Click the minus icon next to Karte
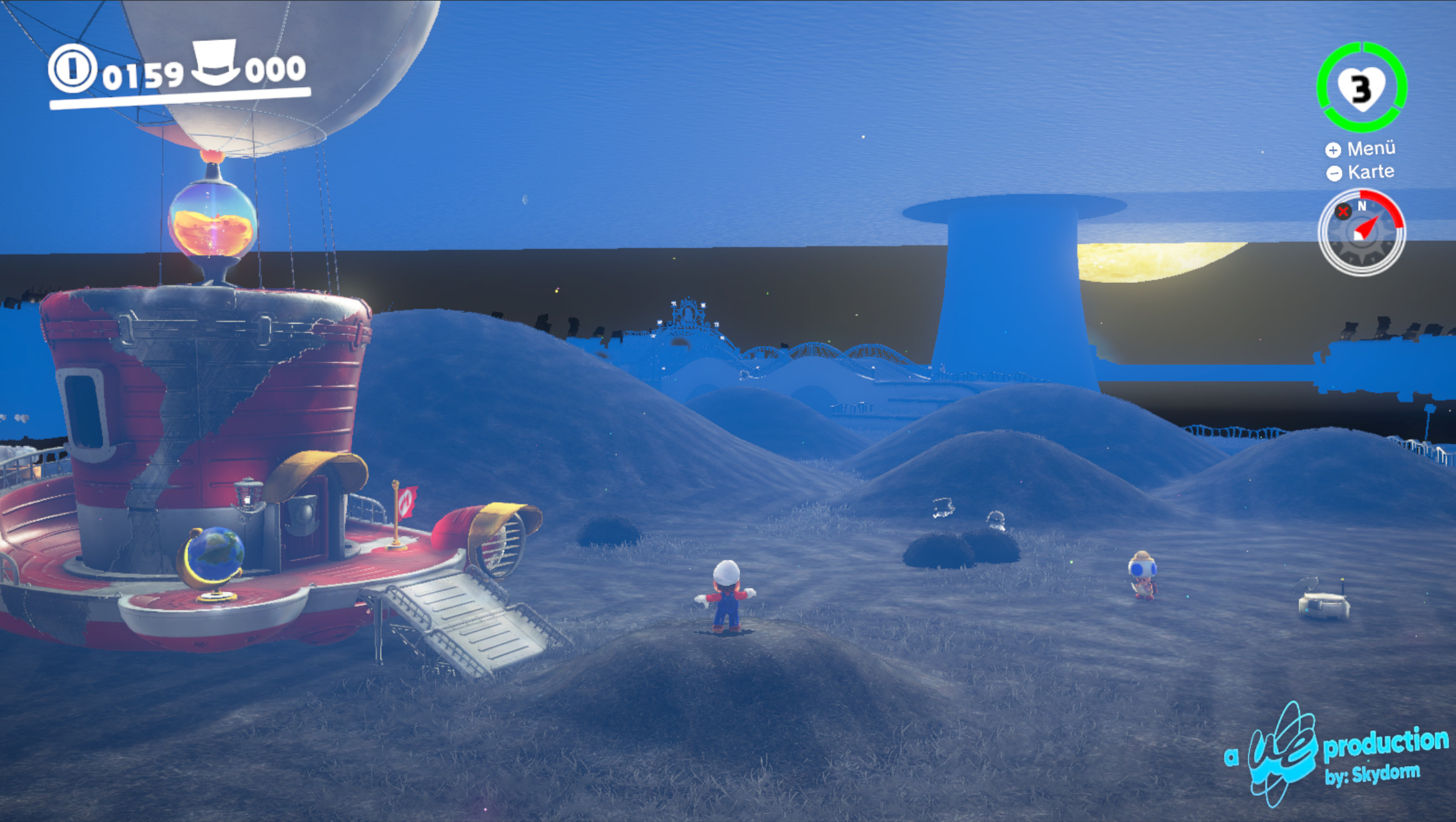This screenshot has width=1456, height=822. click(x=1336, y=171)
